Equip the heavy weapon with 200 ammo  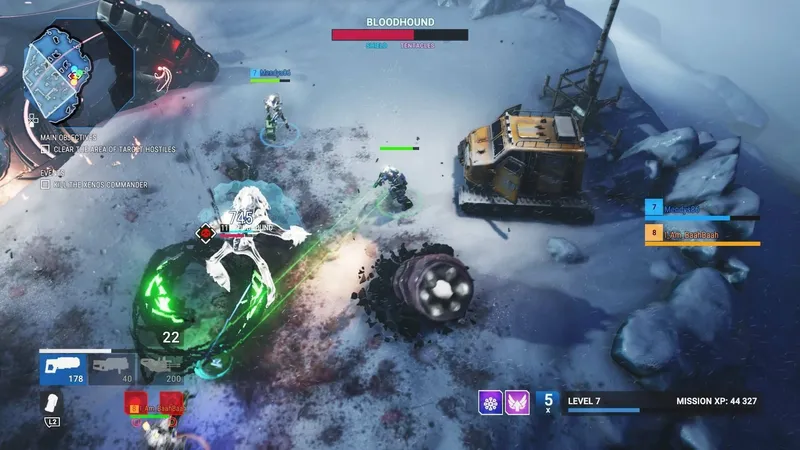[161, 368]
